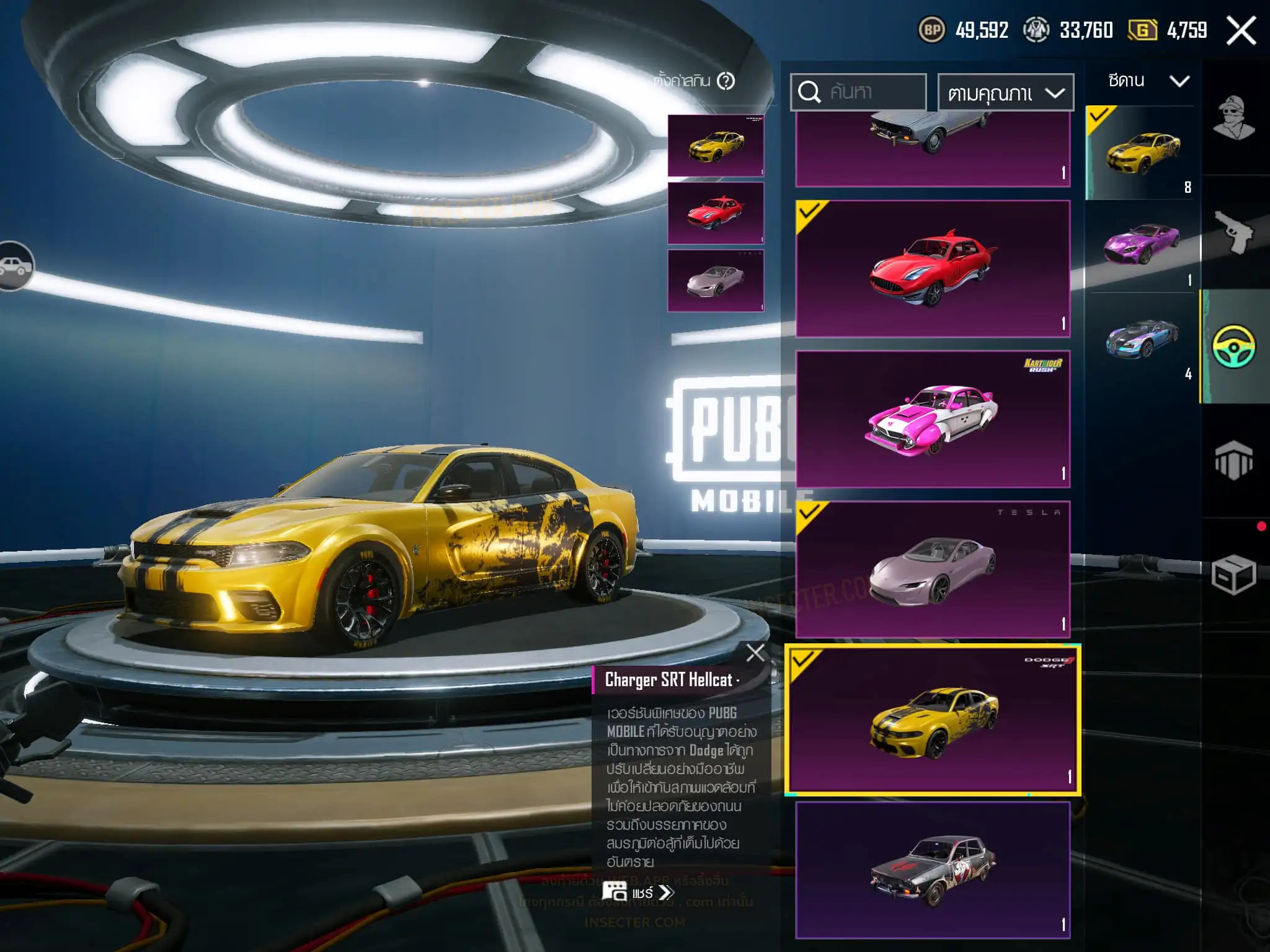The height and width of the screenshot is (952, 1270).
Task: Choose the black graffiti sedan skin
Action: (x=933, y=870)
